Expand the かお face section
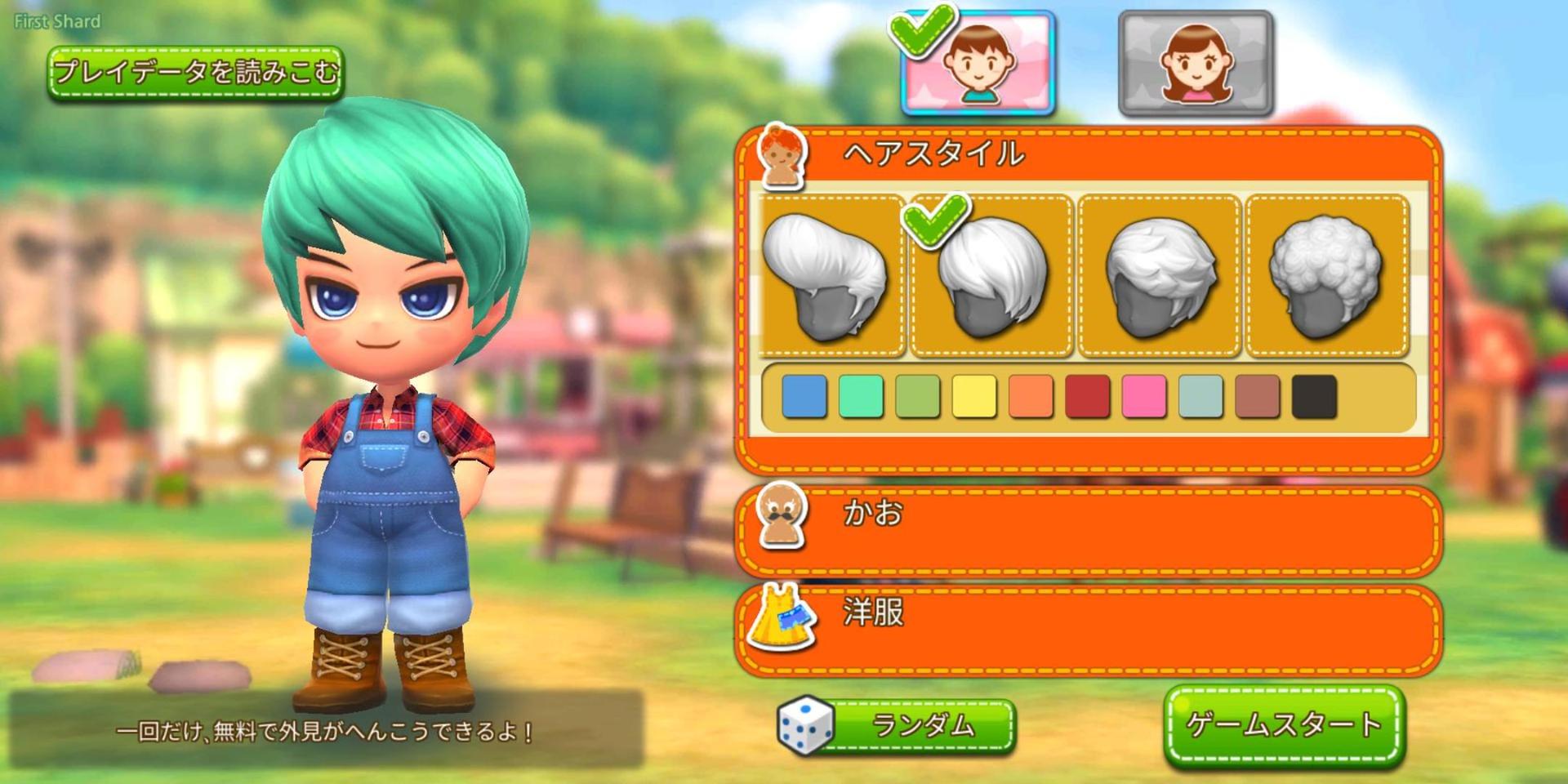Screen dimensions: 1568x784 (1088, 531)
